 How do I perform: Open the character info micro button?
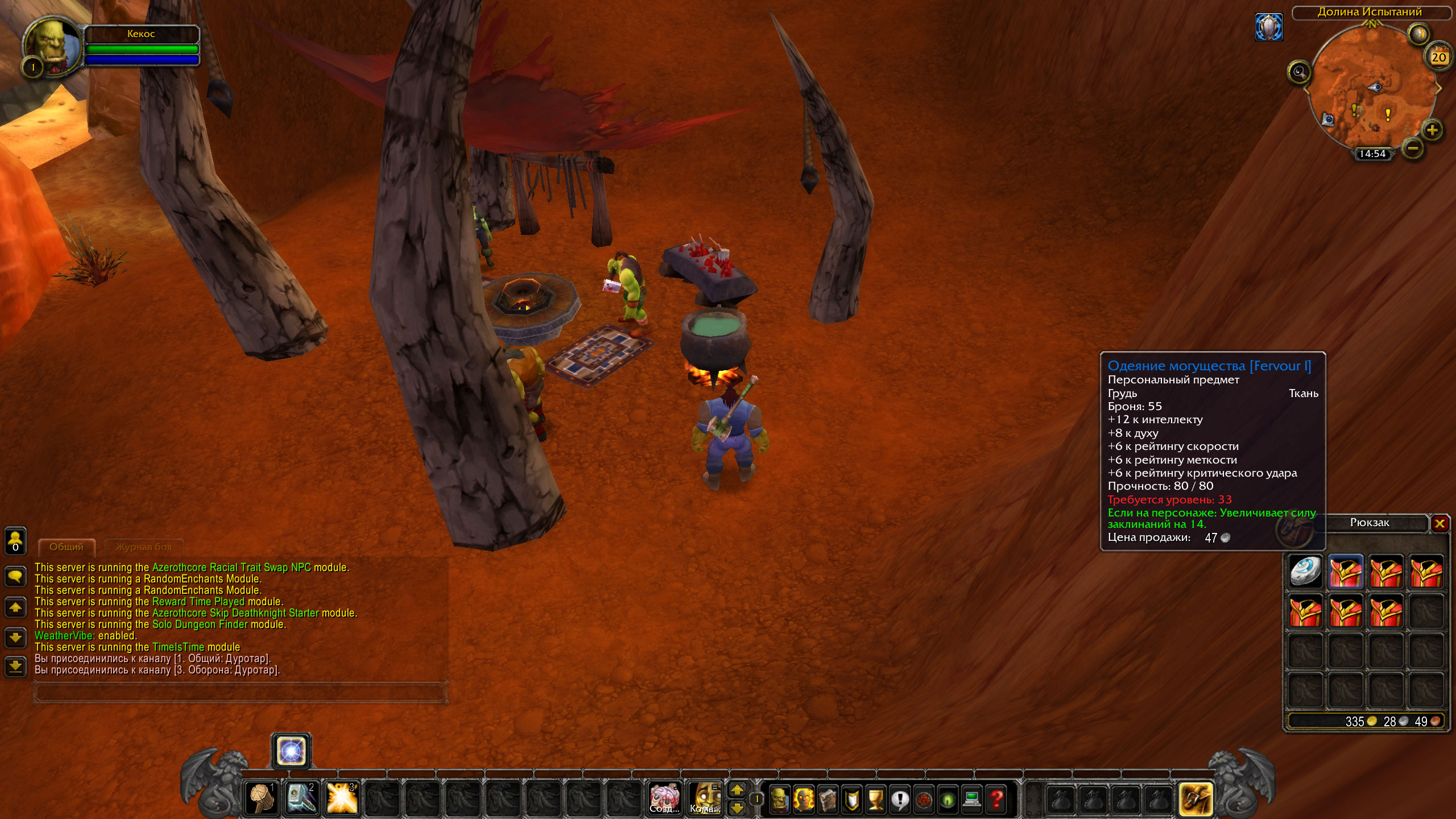coord(779,799)
